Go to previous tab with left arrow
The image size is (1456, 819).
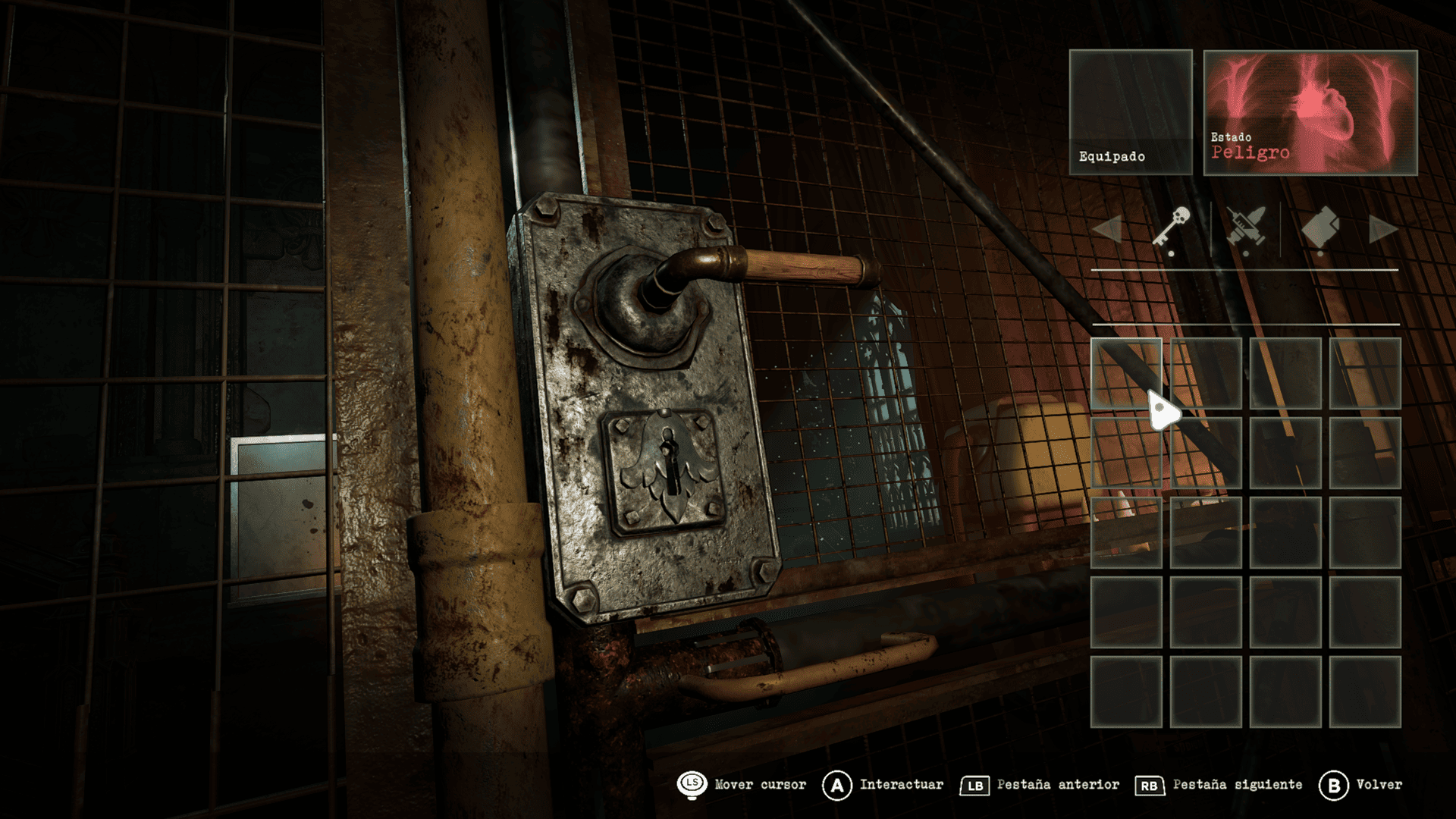[x=1108, y=229]
